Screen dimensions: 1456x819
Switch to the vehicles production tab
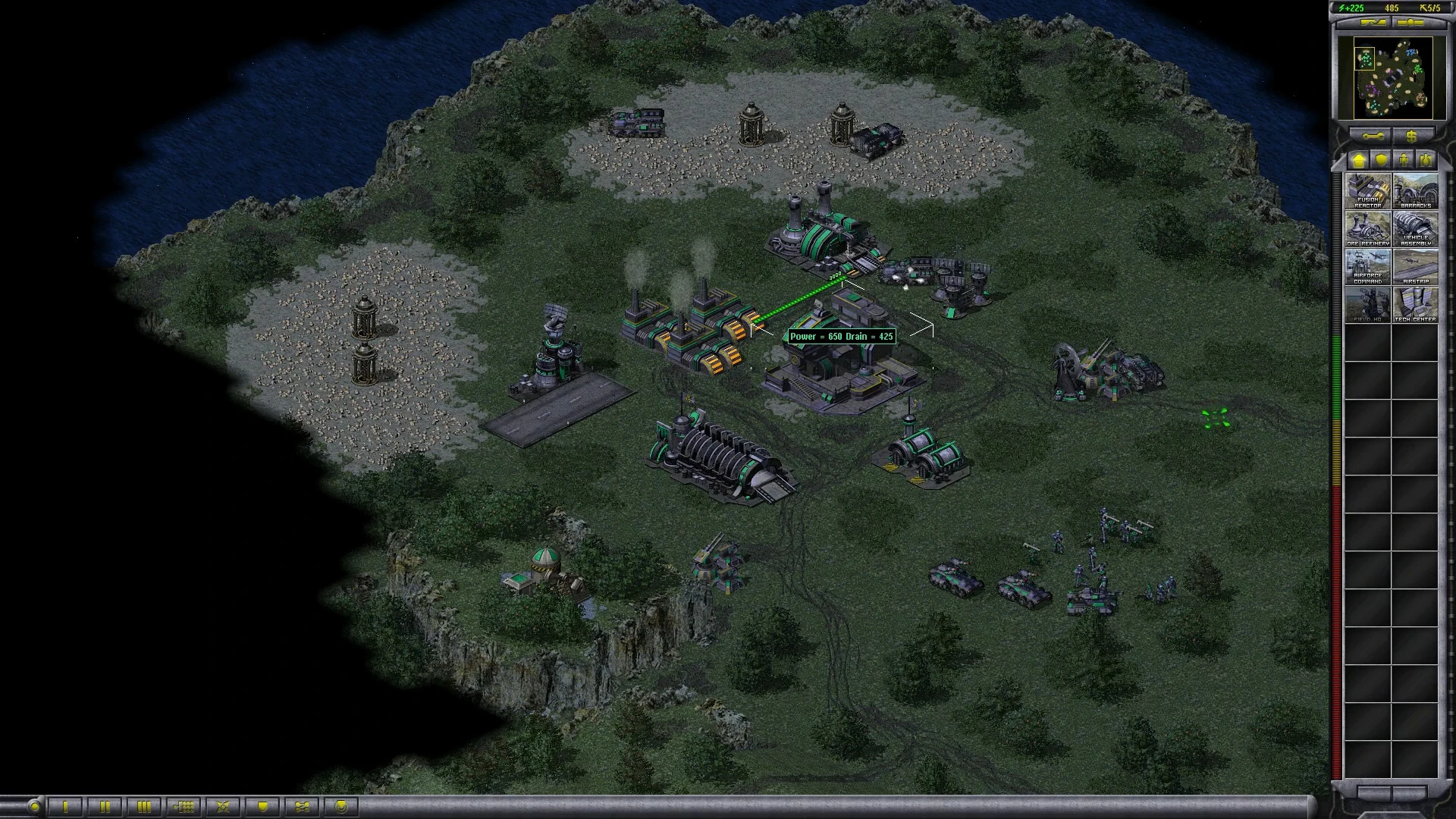(1426, 160)
